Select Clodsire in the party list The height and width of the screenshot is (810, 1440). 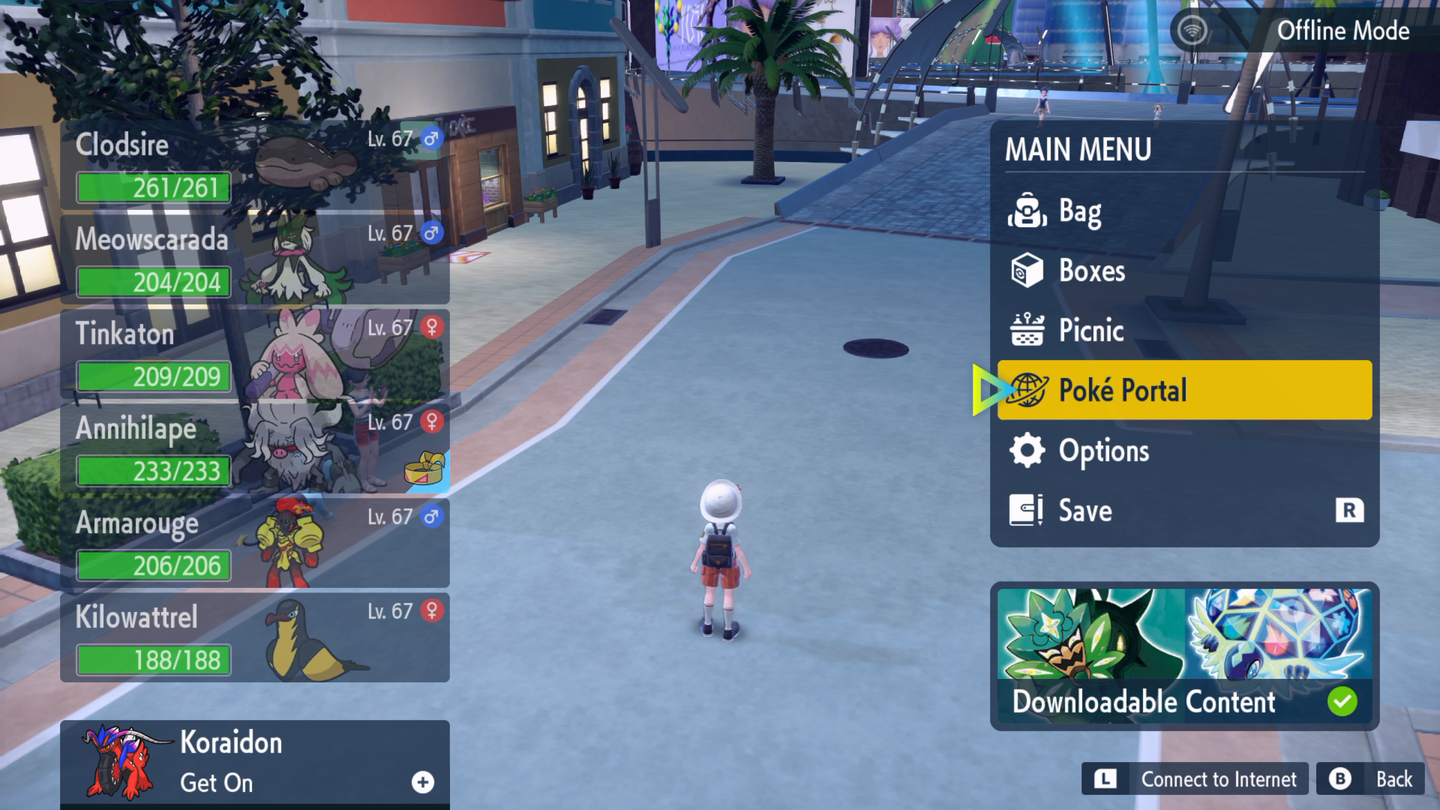(x=255, y=165)
